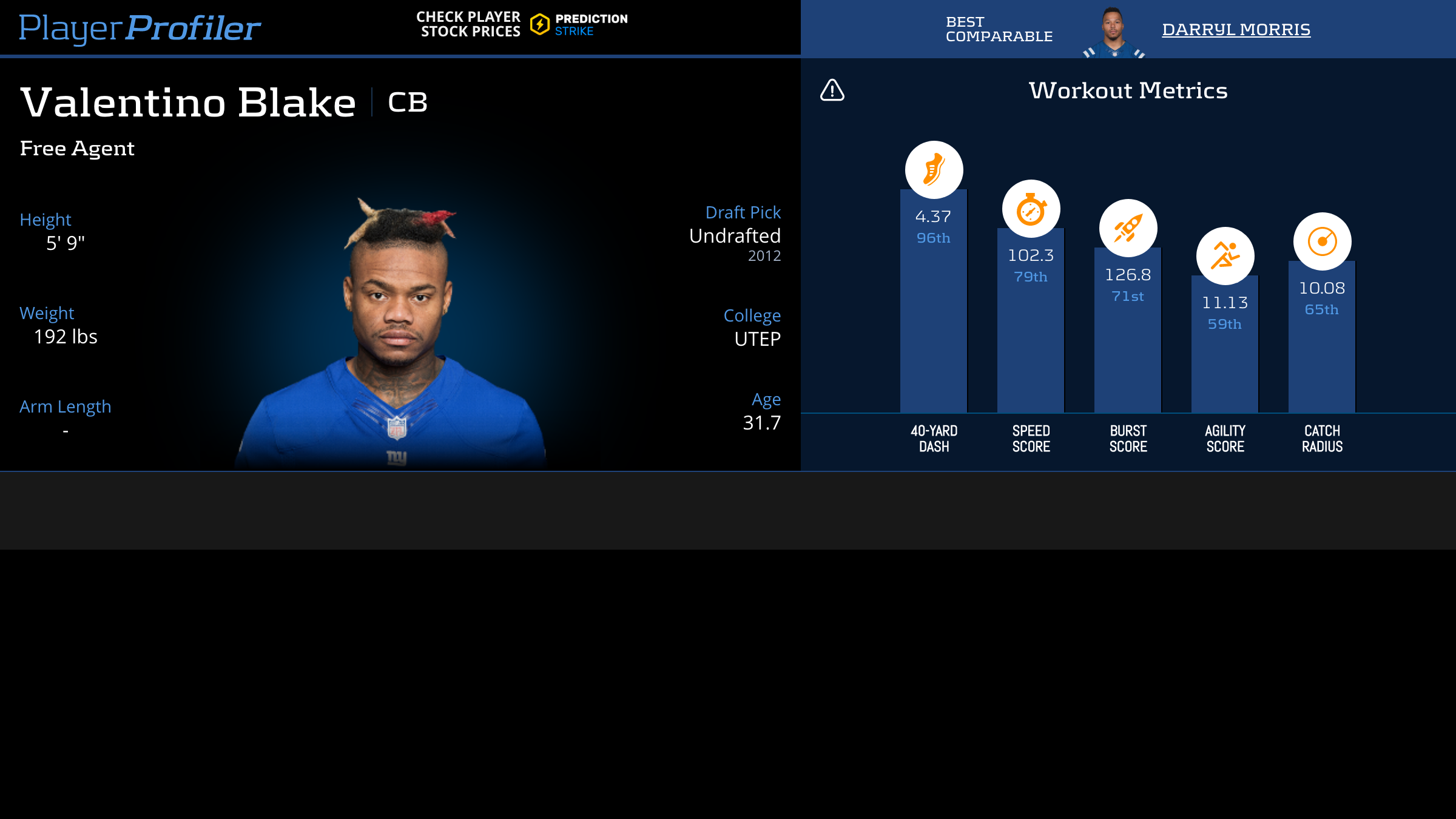Screen dimensions: 1456x819
Task: Open the PlayerProfiler home logo
Action: (x=140, y=28)
